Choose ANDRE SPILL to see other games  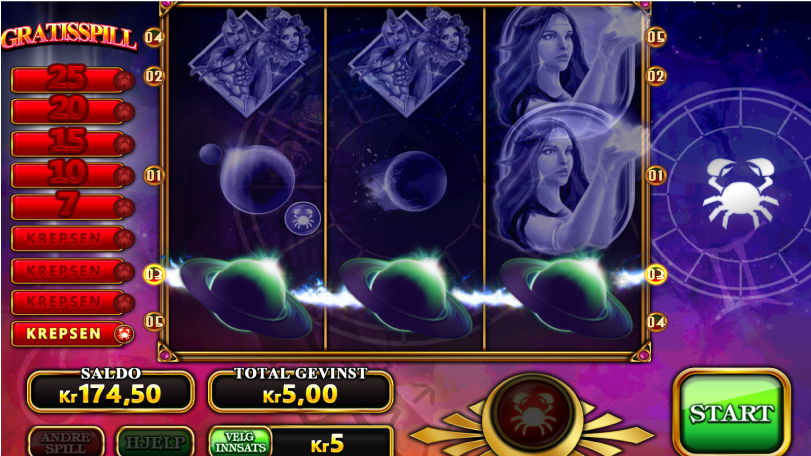coord(66,442)
